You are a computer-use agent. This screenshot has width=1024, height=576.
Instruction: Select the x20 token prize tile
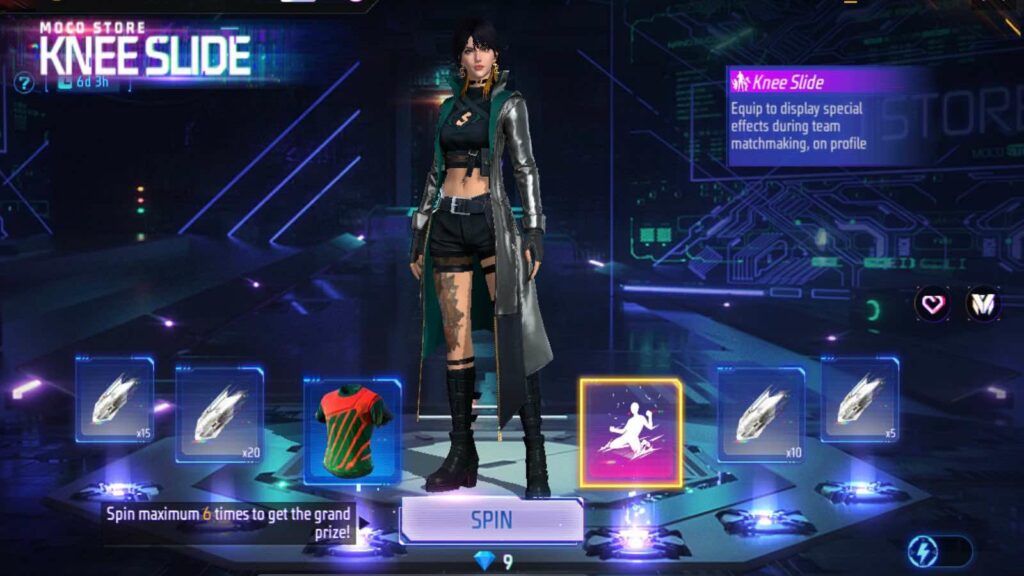(x=220, y=414)
